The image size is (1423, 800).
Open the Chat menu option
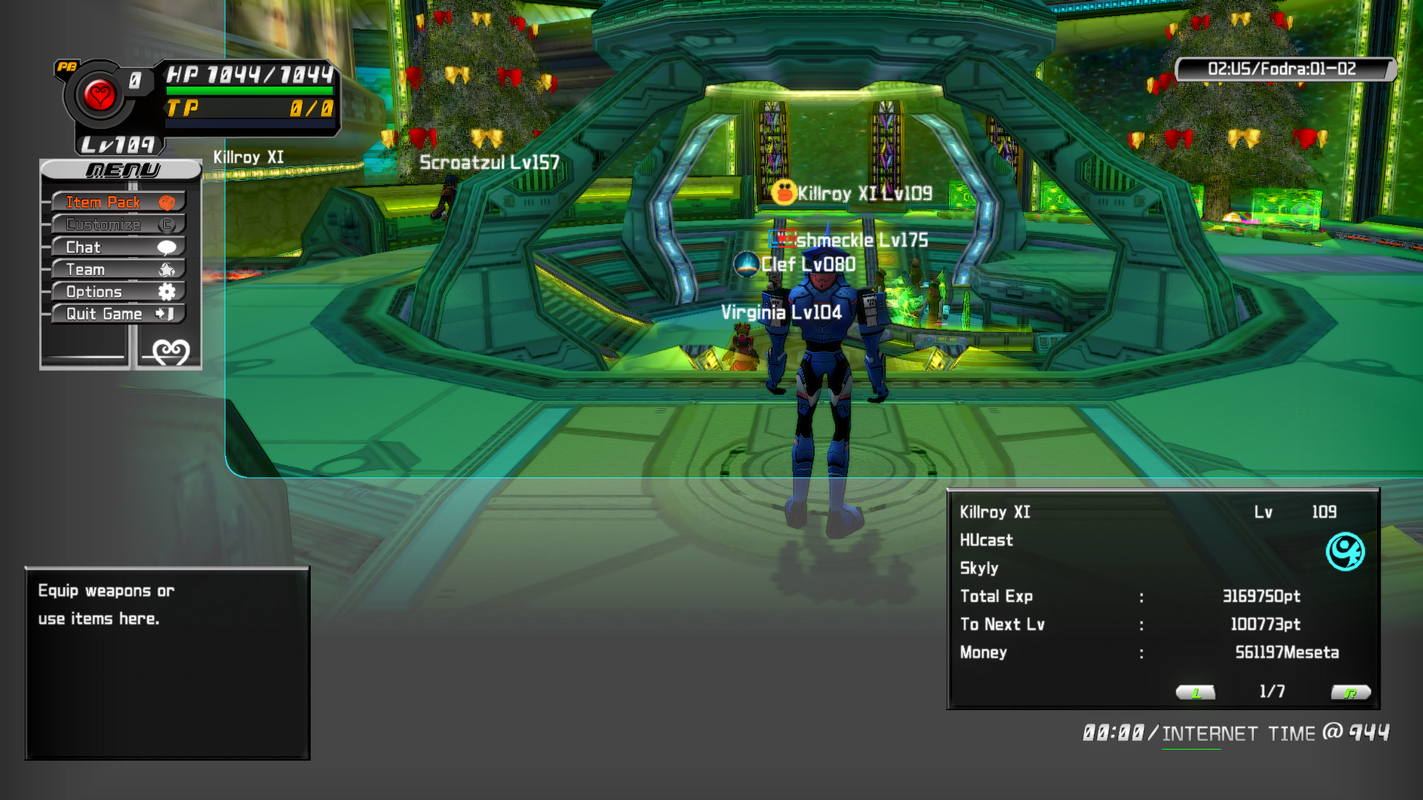[x=118, y=247]
